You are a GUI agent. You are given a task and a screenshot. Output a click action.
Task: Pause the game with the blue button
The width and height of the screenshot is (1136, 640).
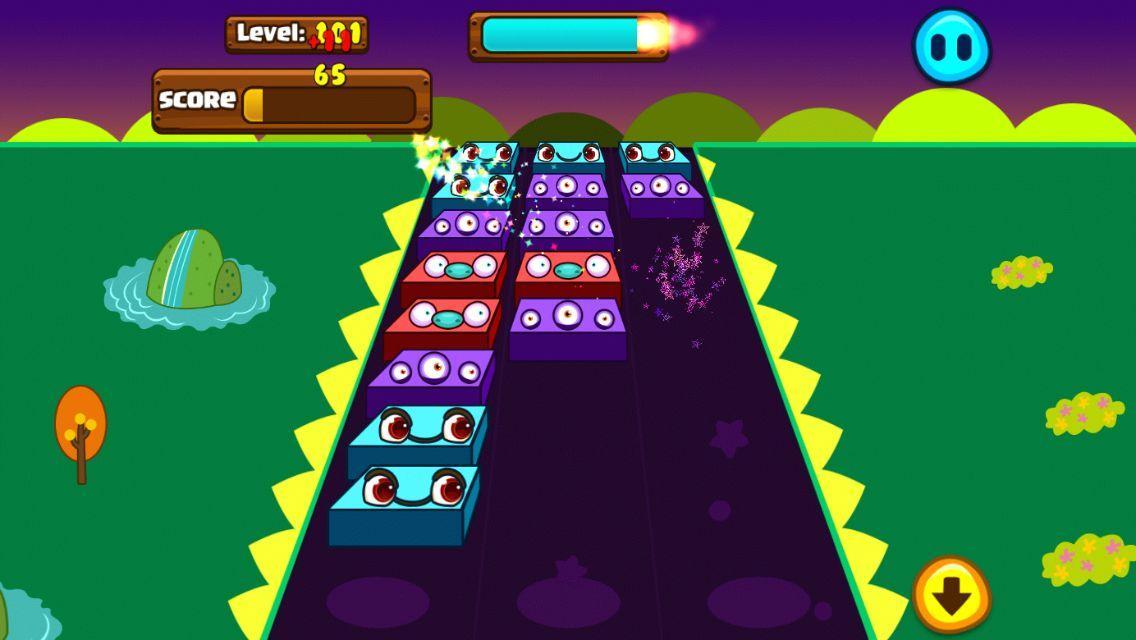click(x=951, y=47)
